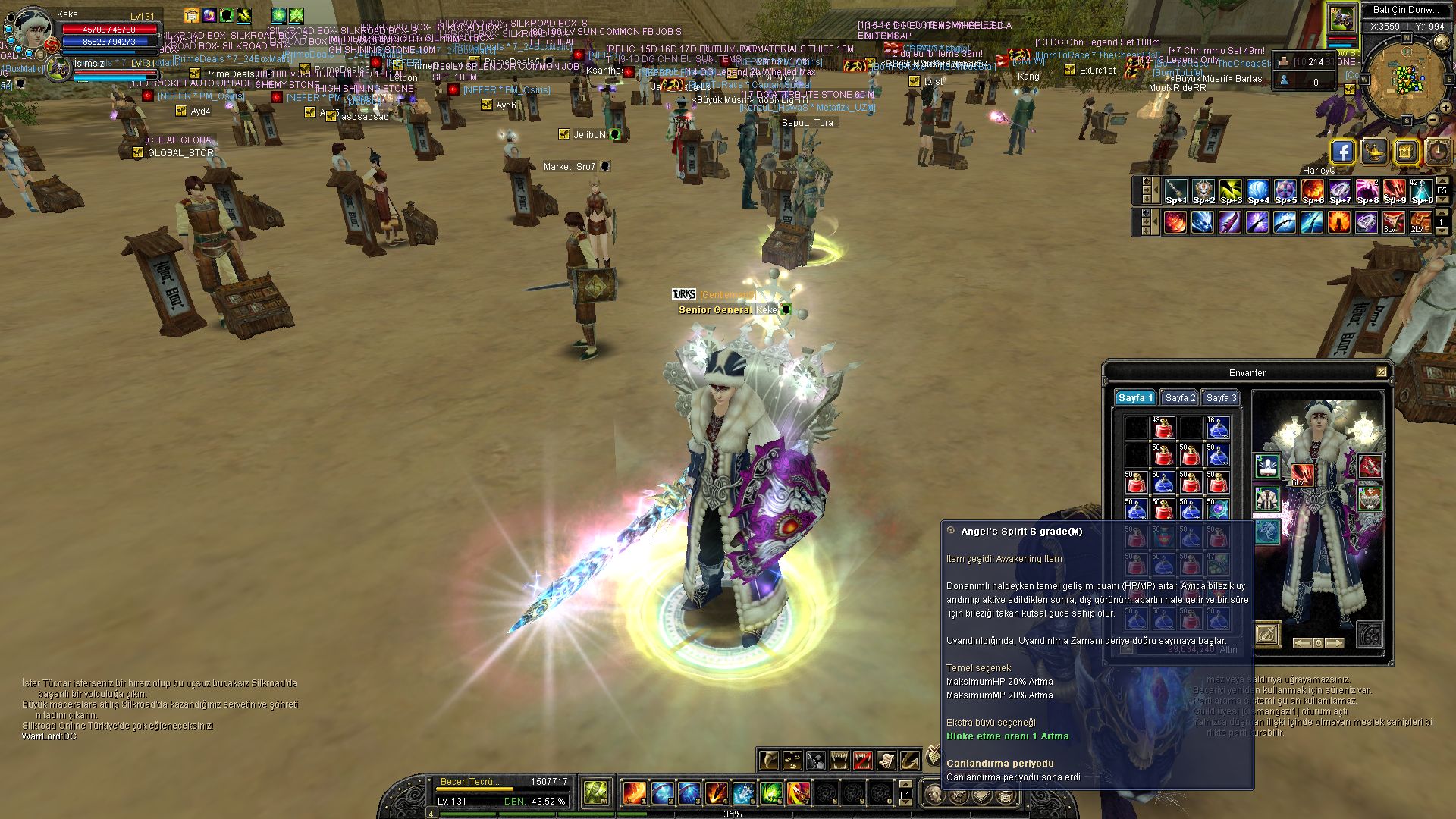Switch to the Sayfa 2 inventory tab
The image size is (1456, 819).
coord(1180,398)
